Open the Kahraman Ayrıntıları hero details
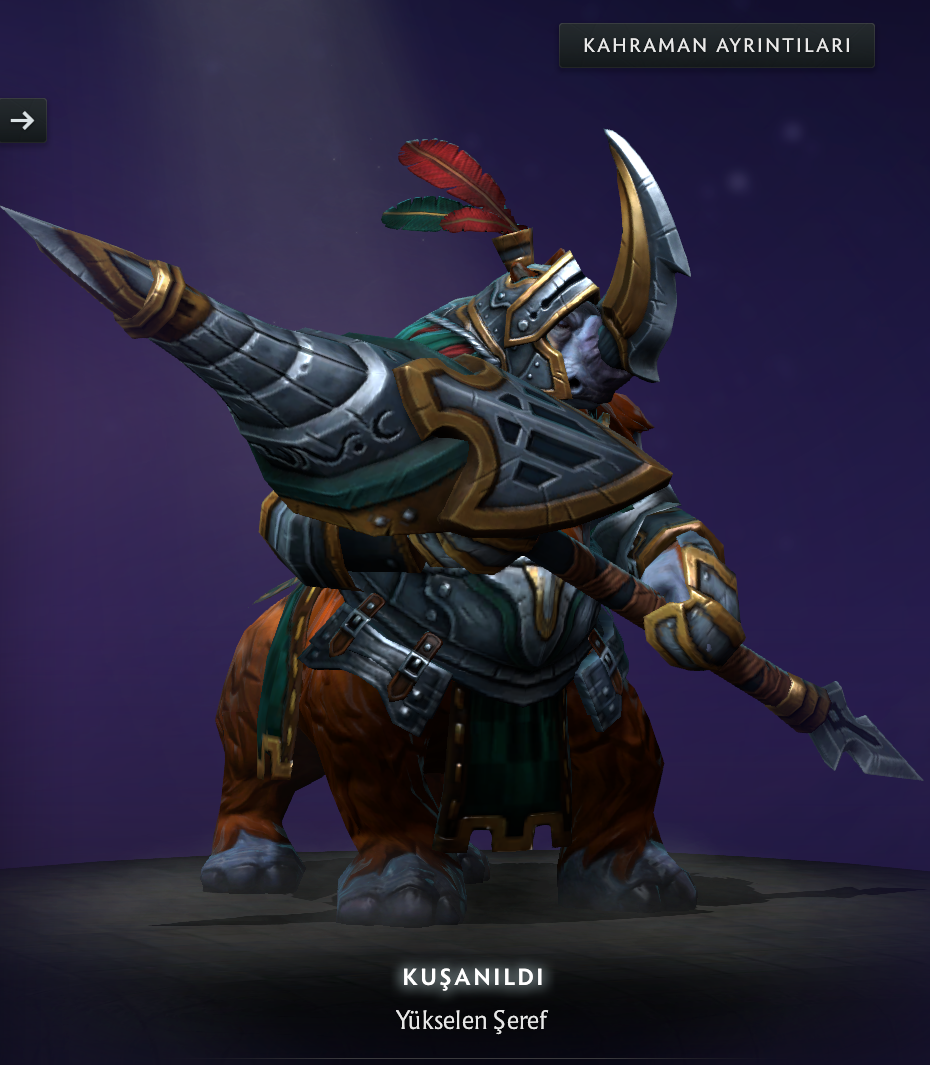 pyautogui.click(x=716, y=46)
